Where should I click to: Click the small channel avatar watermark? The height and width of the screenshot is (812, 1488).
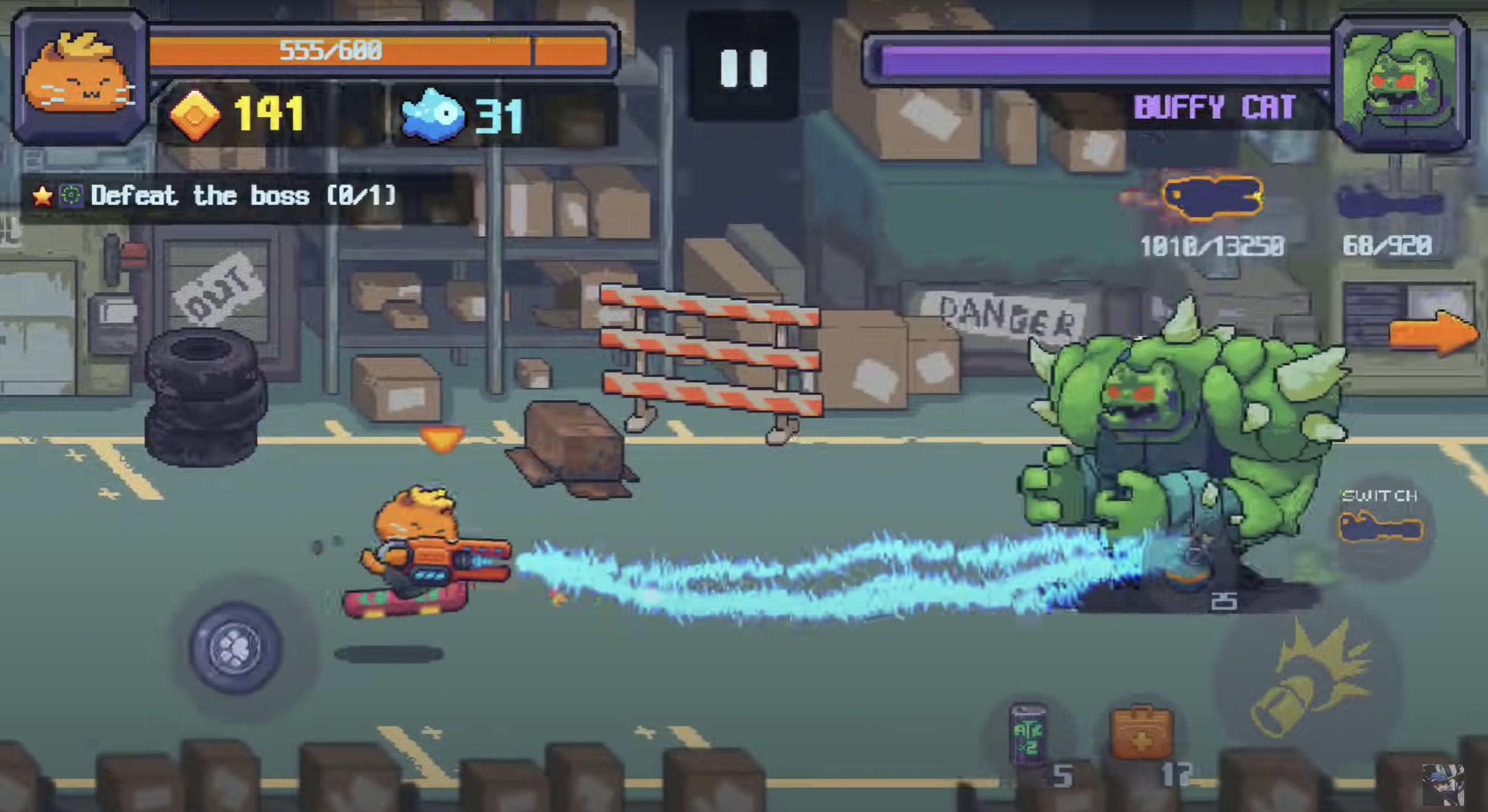point(1442,785)
